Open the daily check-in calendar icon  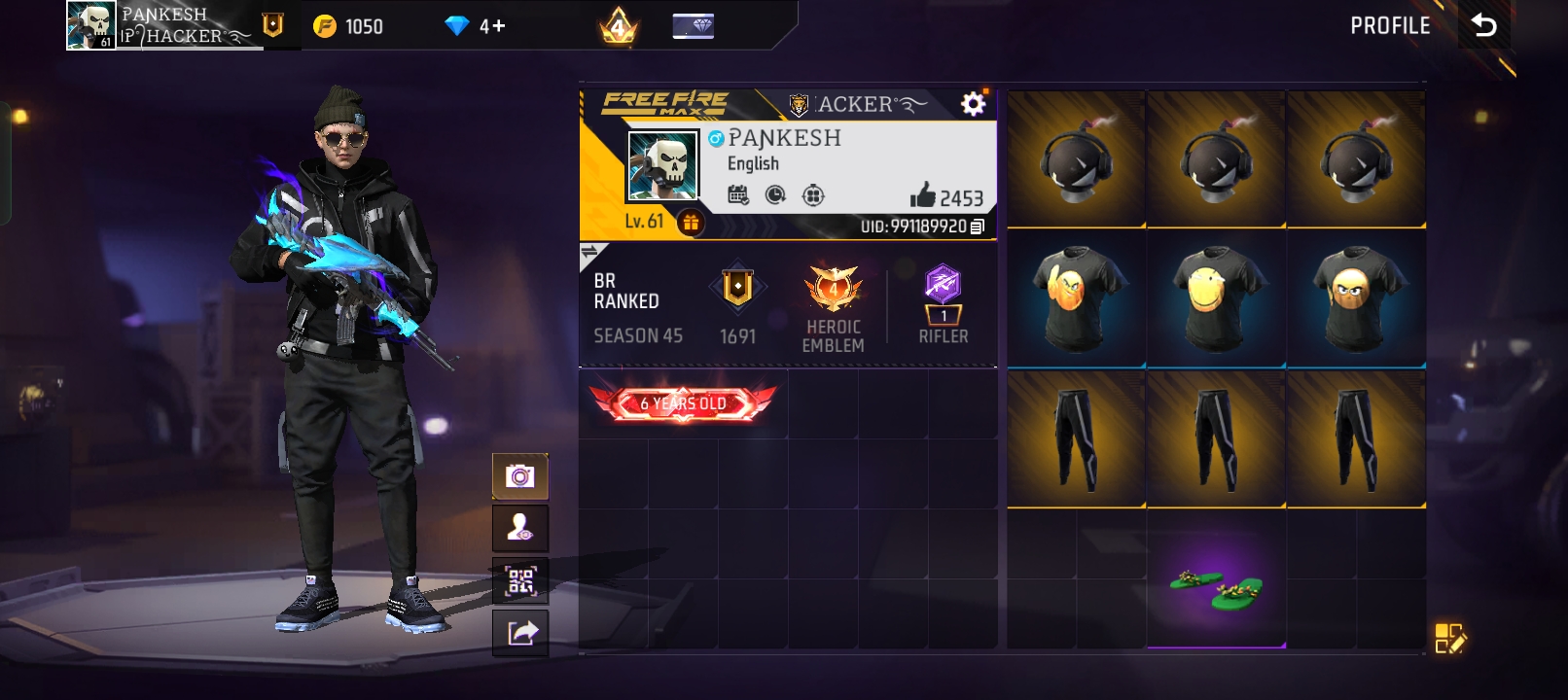point(737,195)
